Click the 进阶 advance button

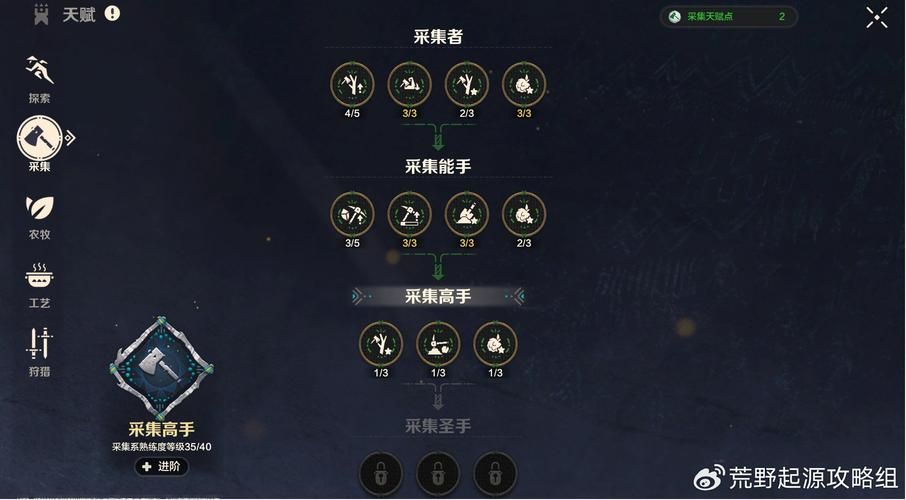coord(160,466)
